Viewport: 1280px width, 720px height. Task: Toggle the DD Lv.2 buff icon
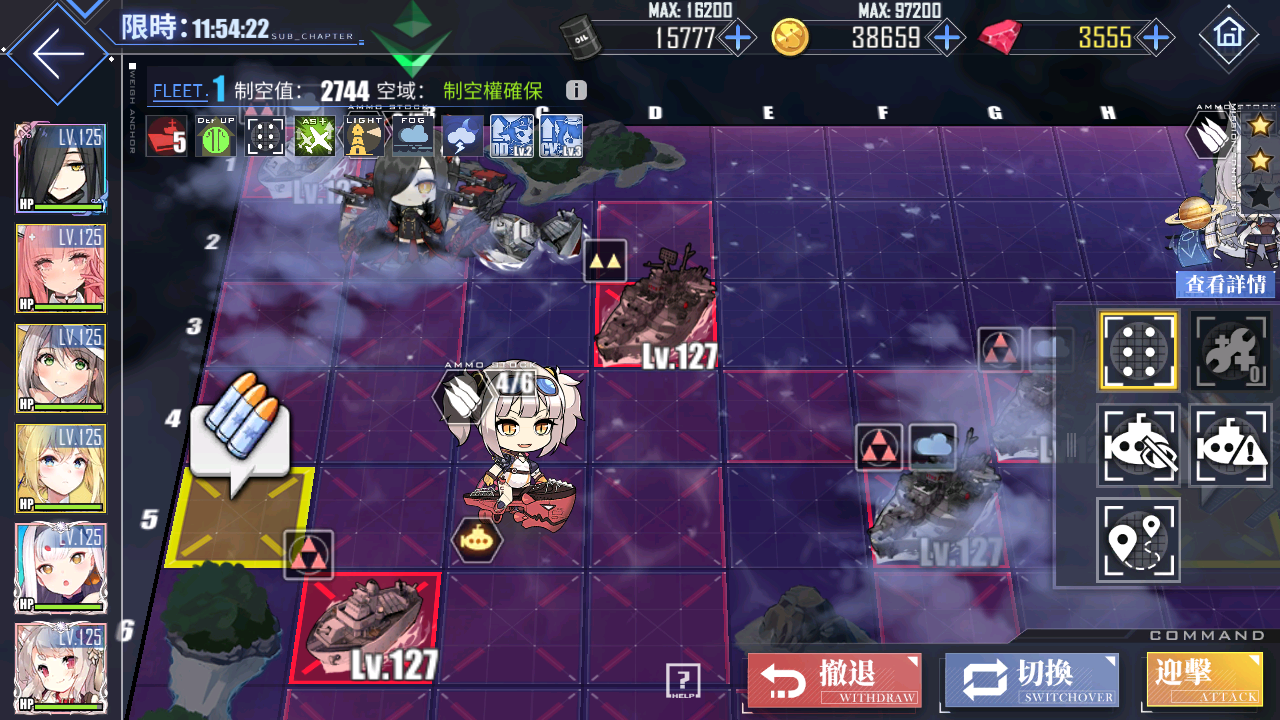point(511,137)
